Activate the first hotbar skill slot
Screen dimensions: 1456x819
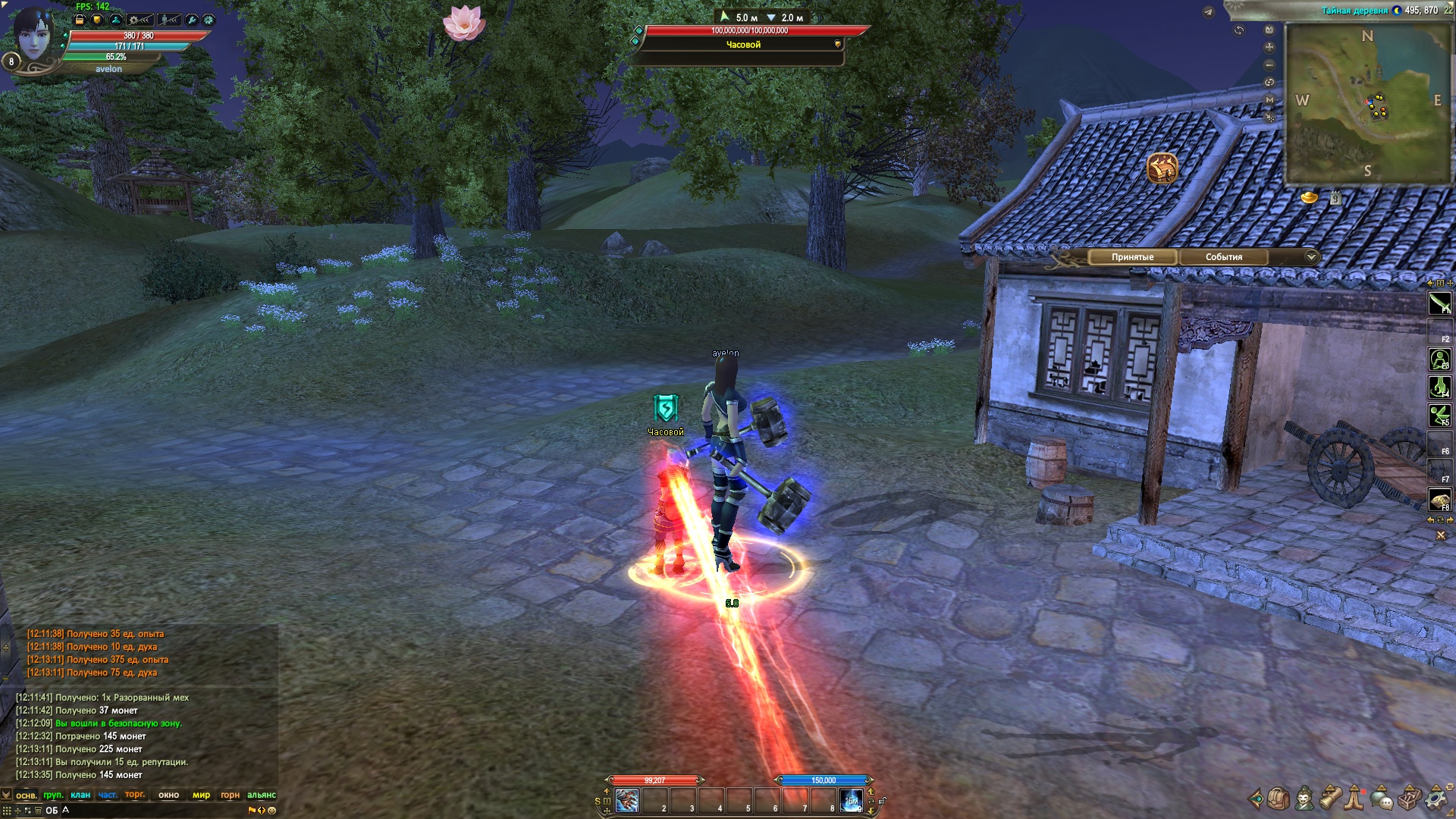[627, 801]
